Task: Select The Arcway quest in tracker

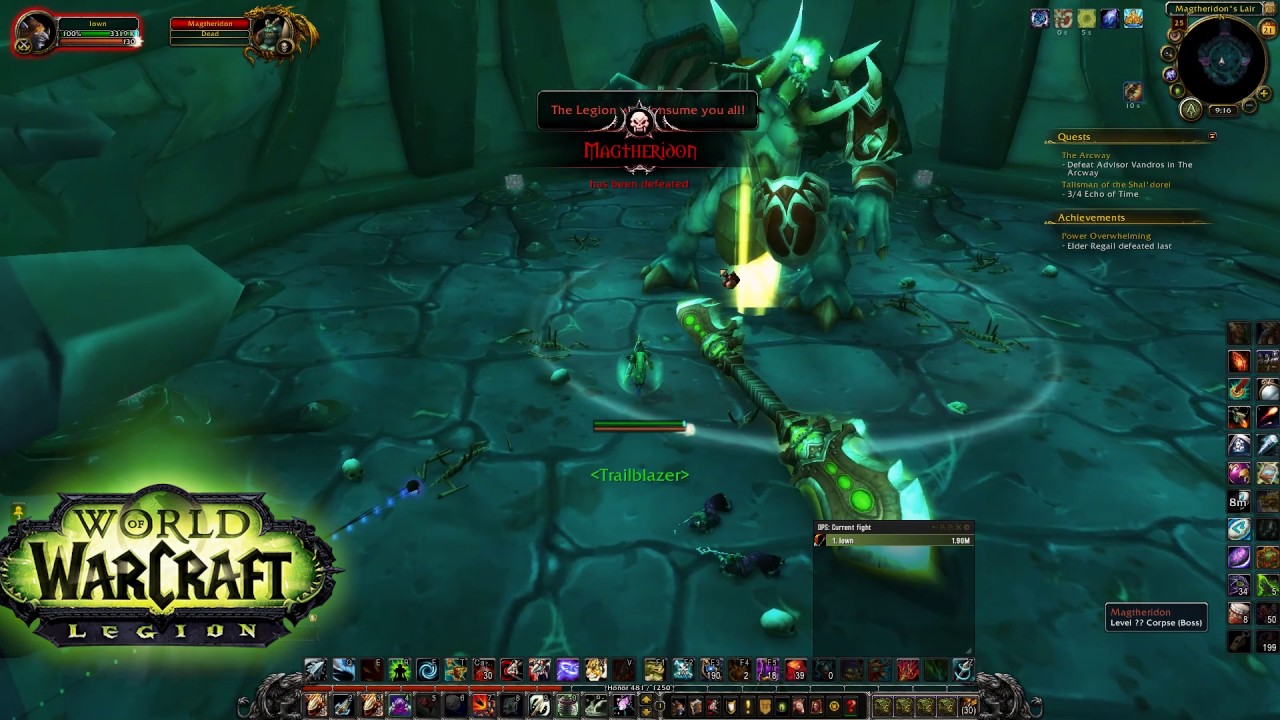Action: pos(1085,155)
